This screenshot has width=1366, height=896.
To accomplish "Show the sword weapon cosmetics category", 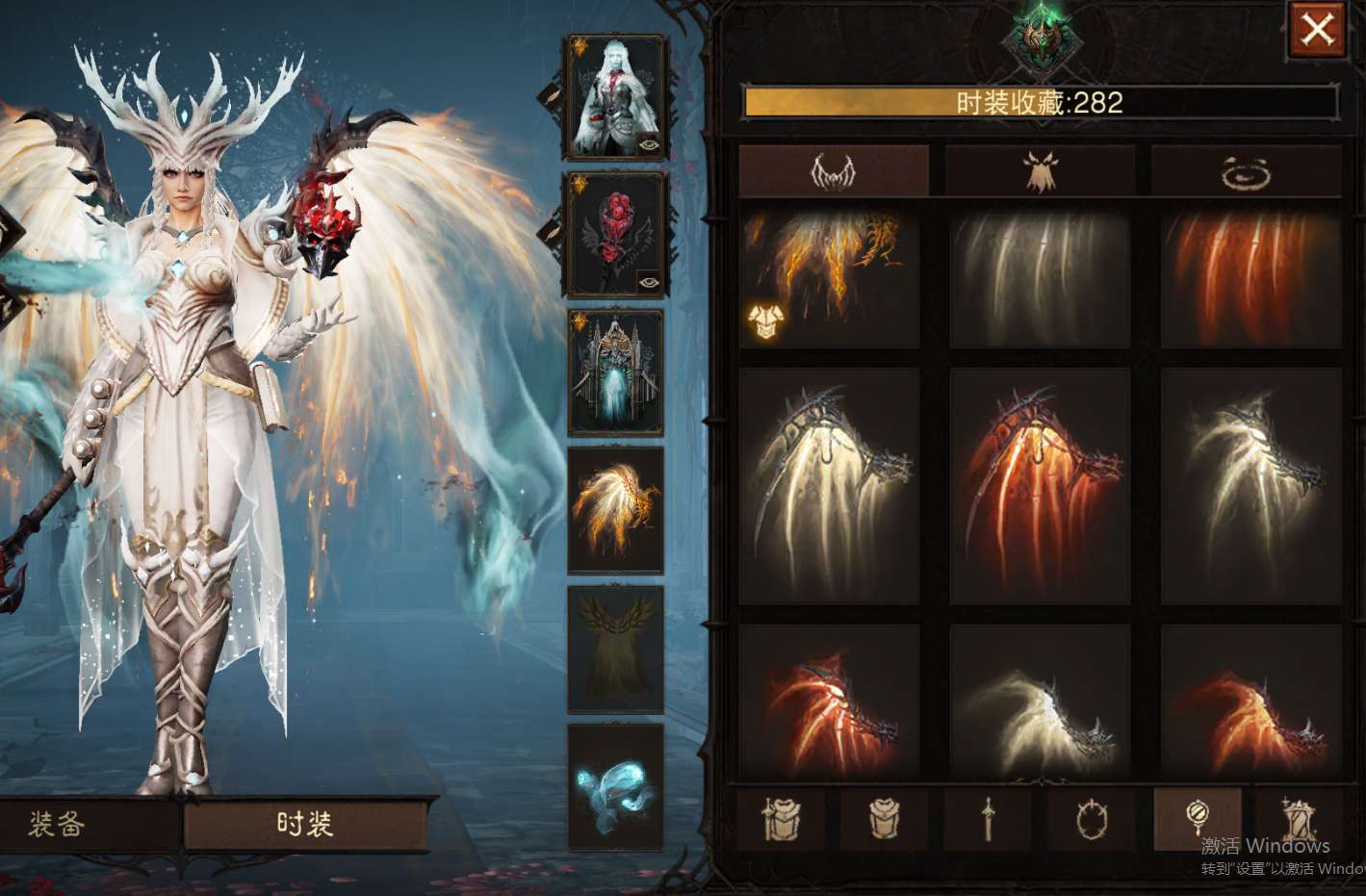I will click(x=988, y=820).
